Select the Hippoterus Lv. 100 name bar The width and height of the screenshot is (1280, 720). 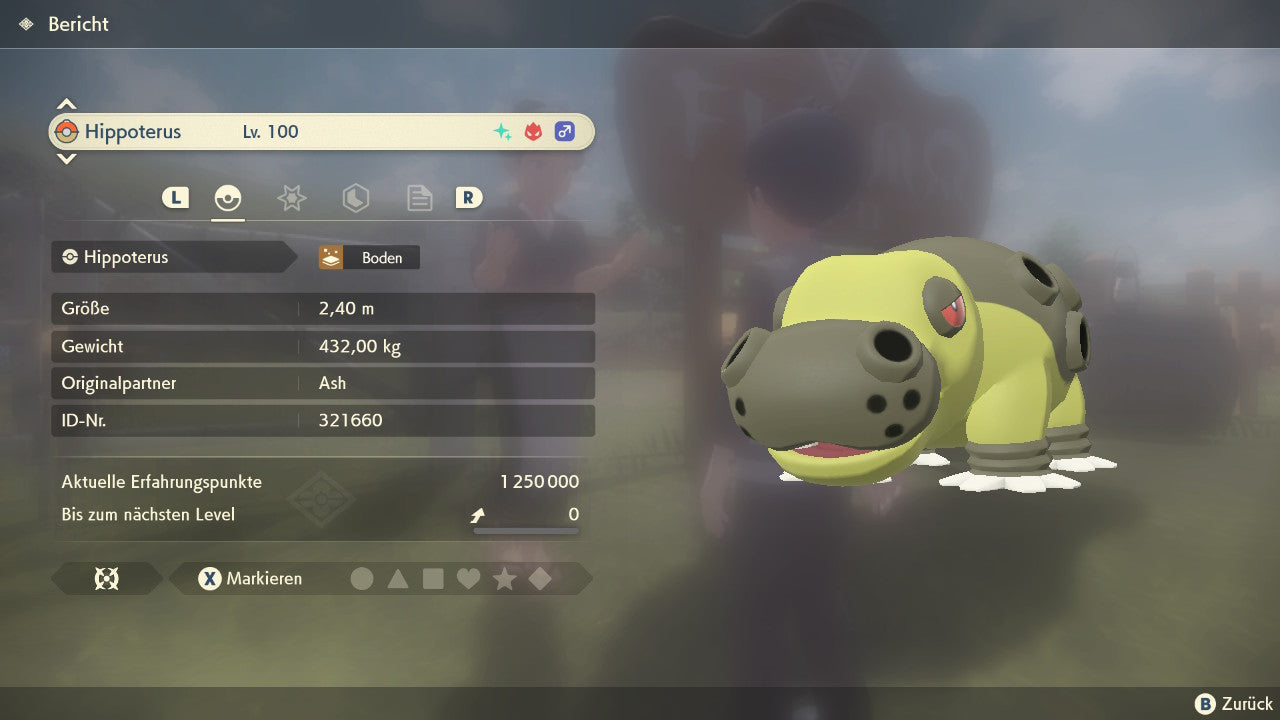point(321,132)
